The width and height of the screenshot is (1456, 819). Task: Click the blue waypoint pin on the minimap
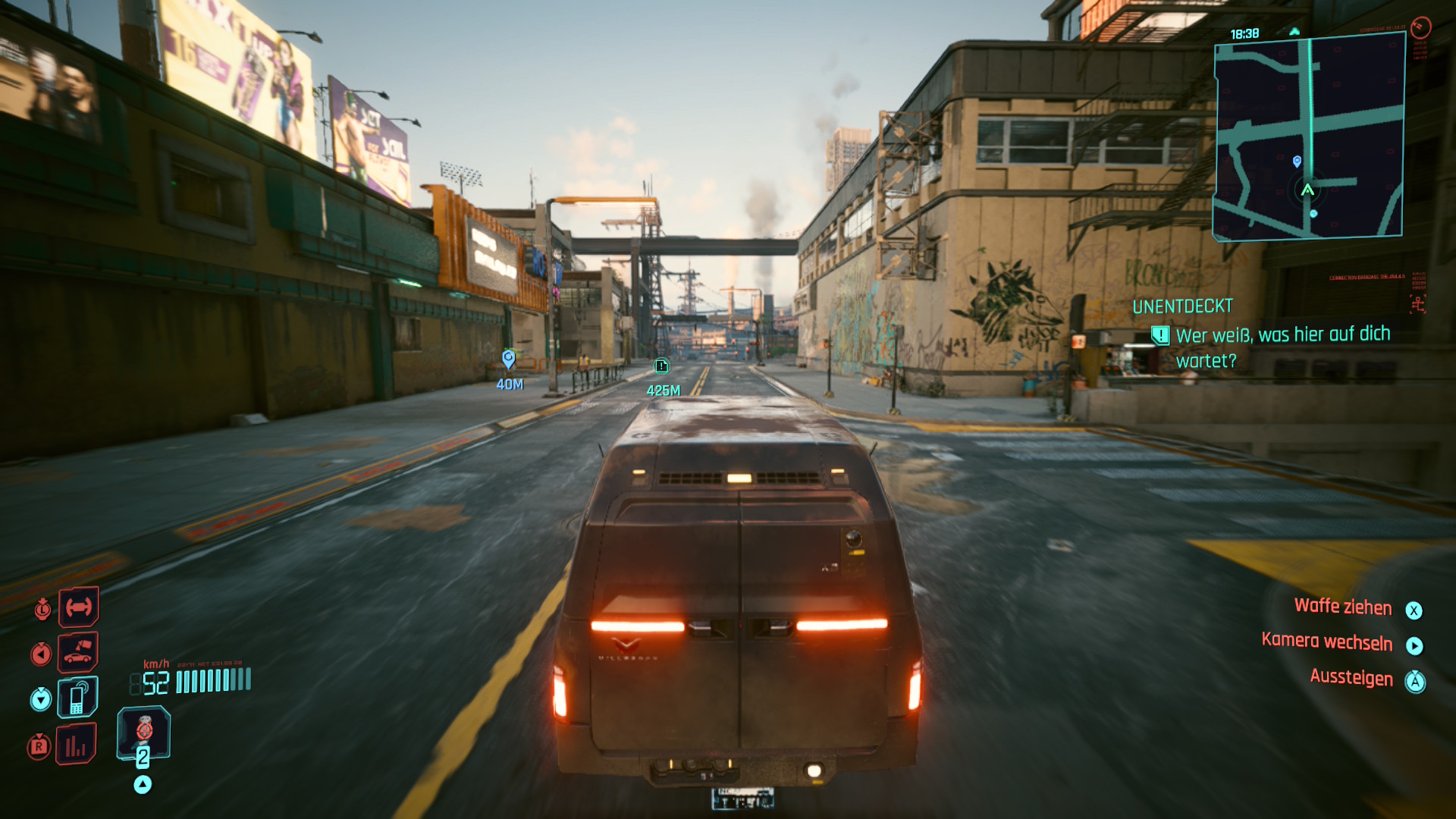[x=1297, y=162]
